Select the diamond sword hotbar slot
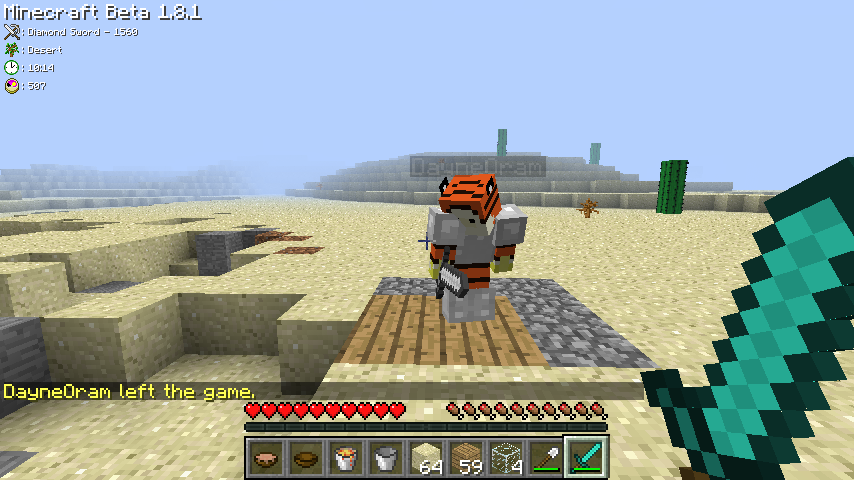This screenshot has height=480, width=854. pos(585,458)
